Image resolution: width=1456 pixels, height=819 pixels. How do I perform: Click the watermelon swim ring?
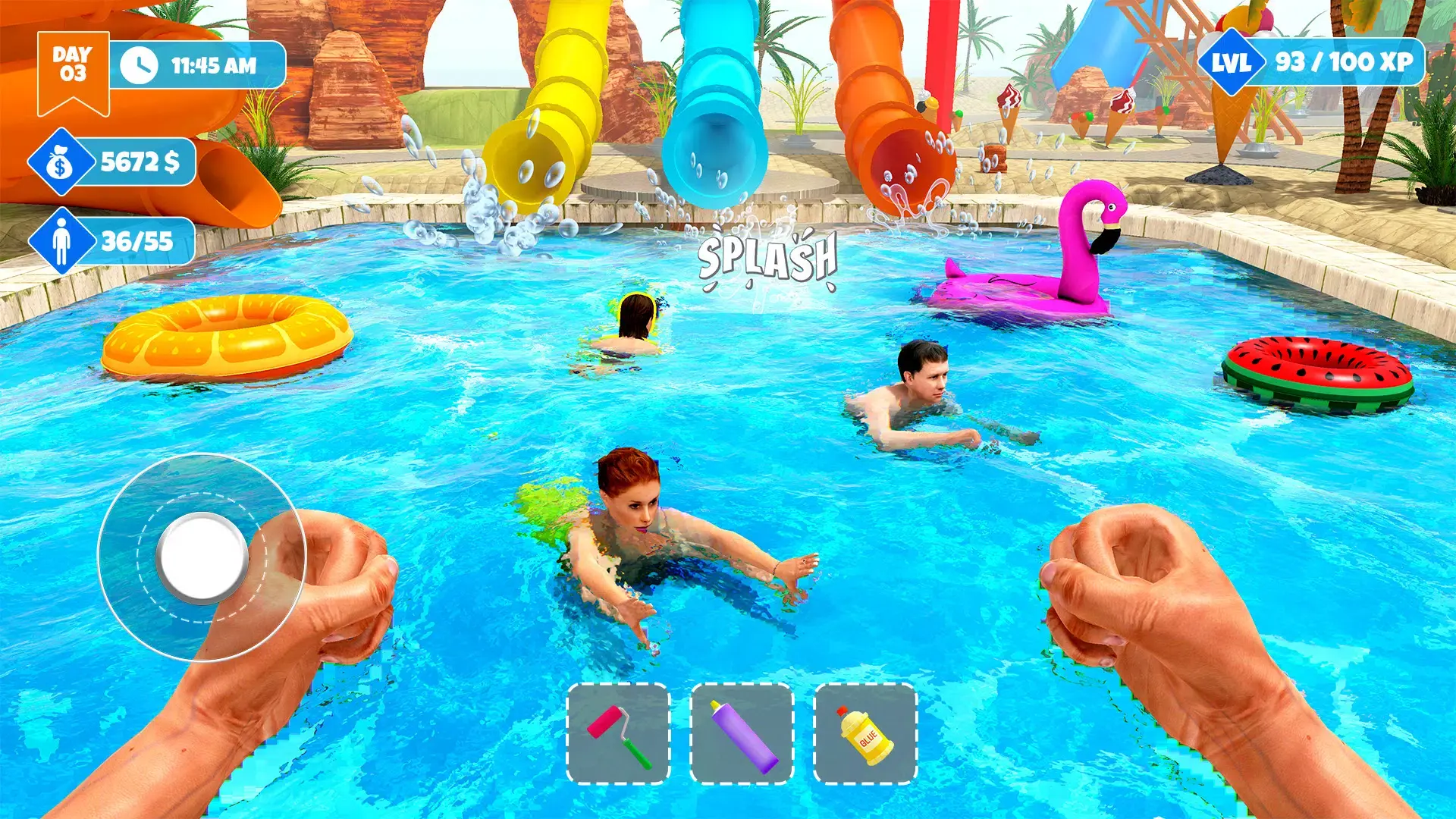point(1319,372)
